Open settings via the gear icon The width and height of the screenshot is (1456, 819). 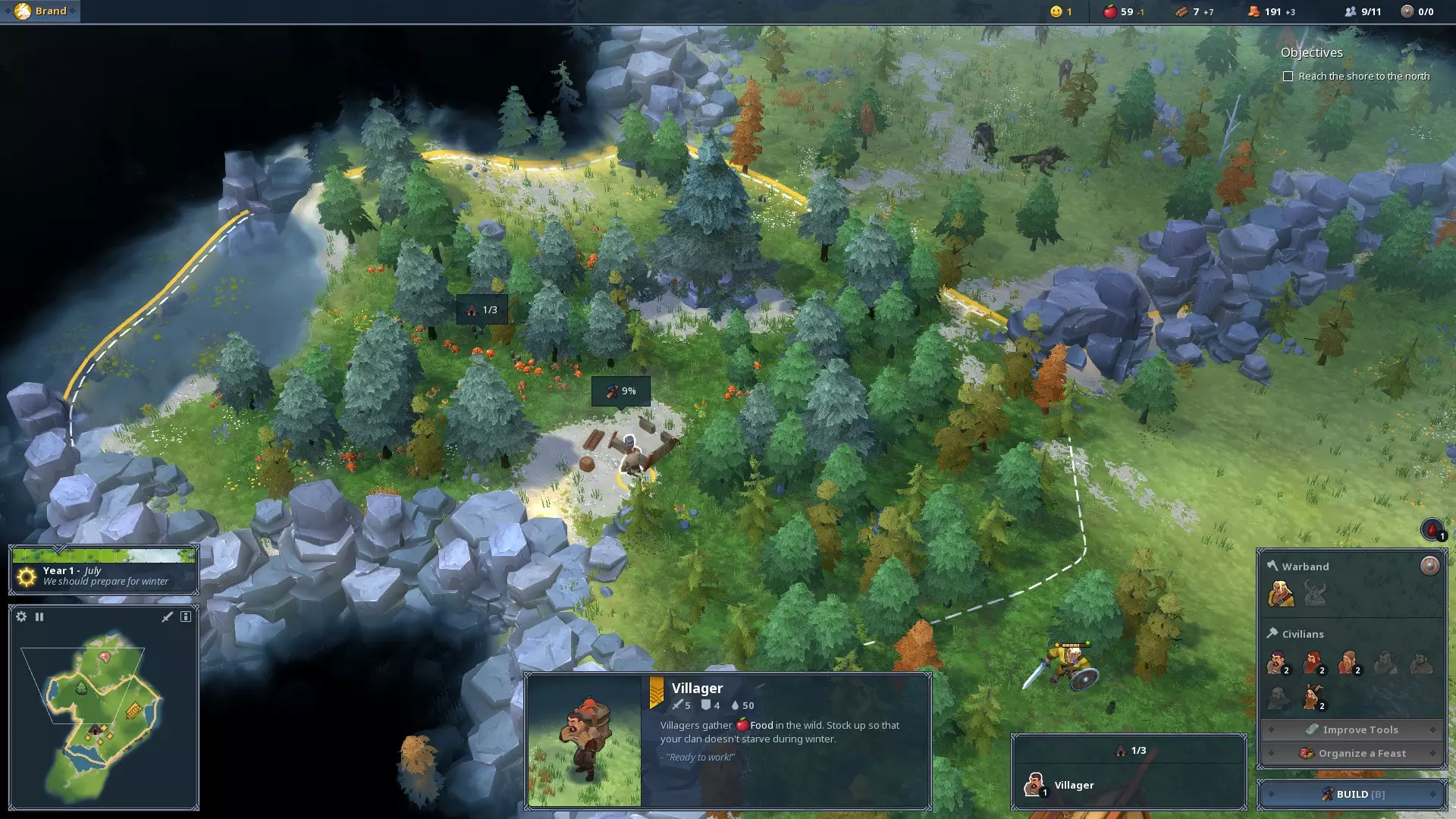pos(21,617)
